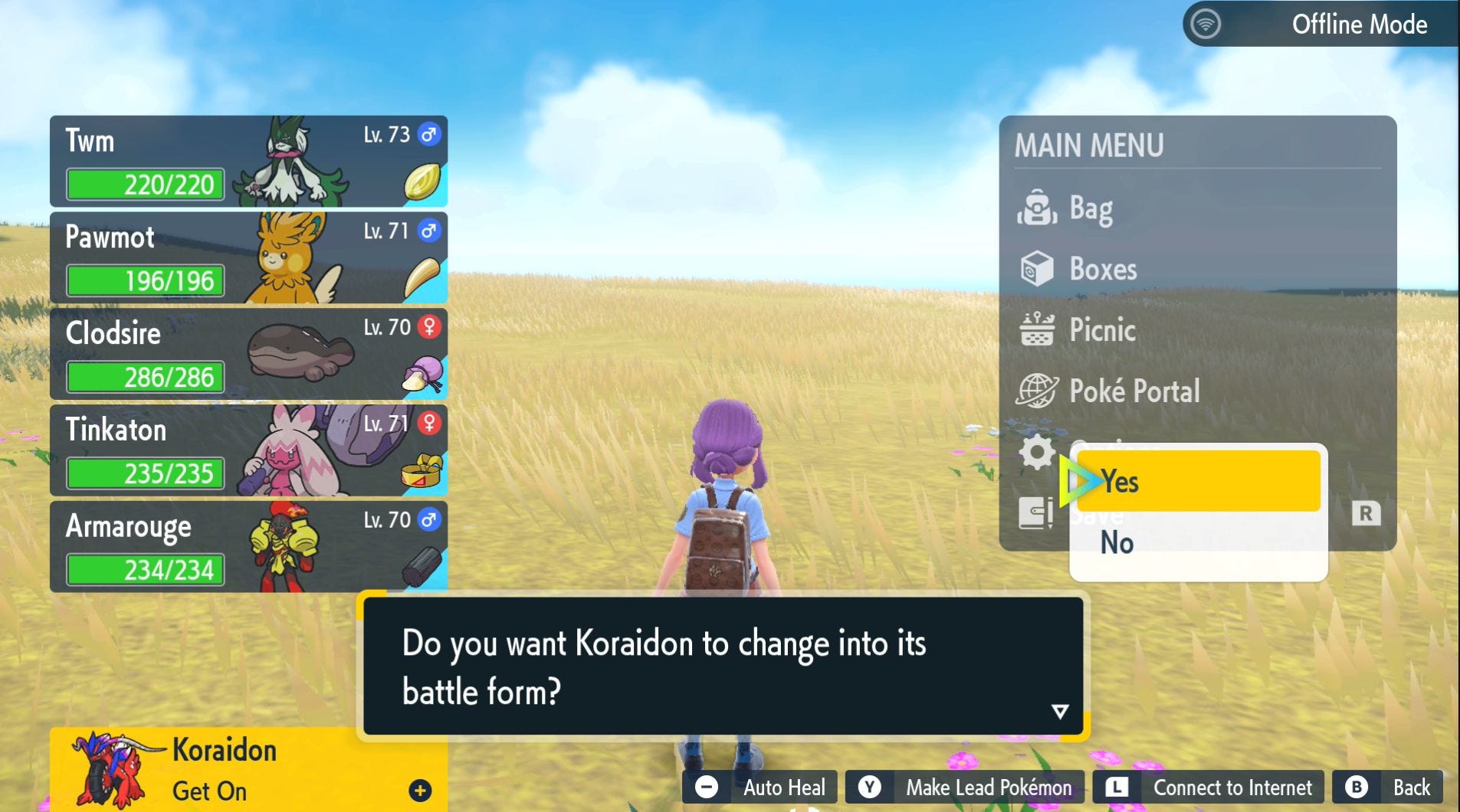Click Armarouge's male gender symbol
Screen dimensions: 1460x812
tap(428, 520)
